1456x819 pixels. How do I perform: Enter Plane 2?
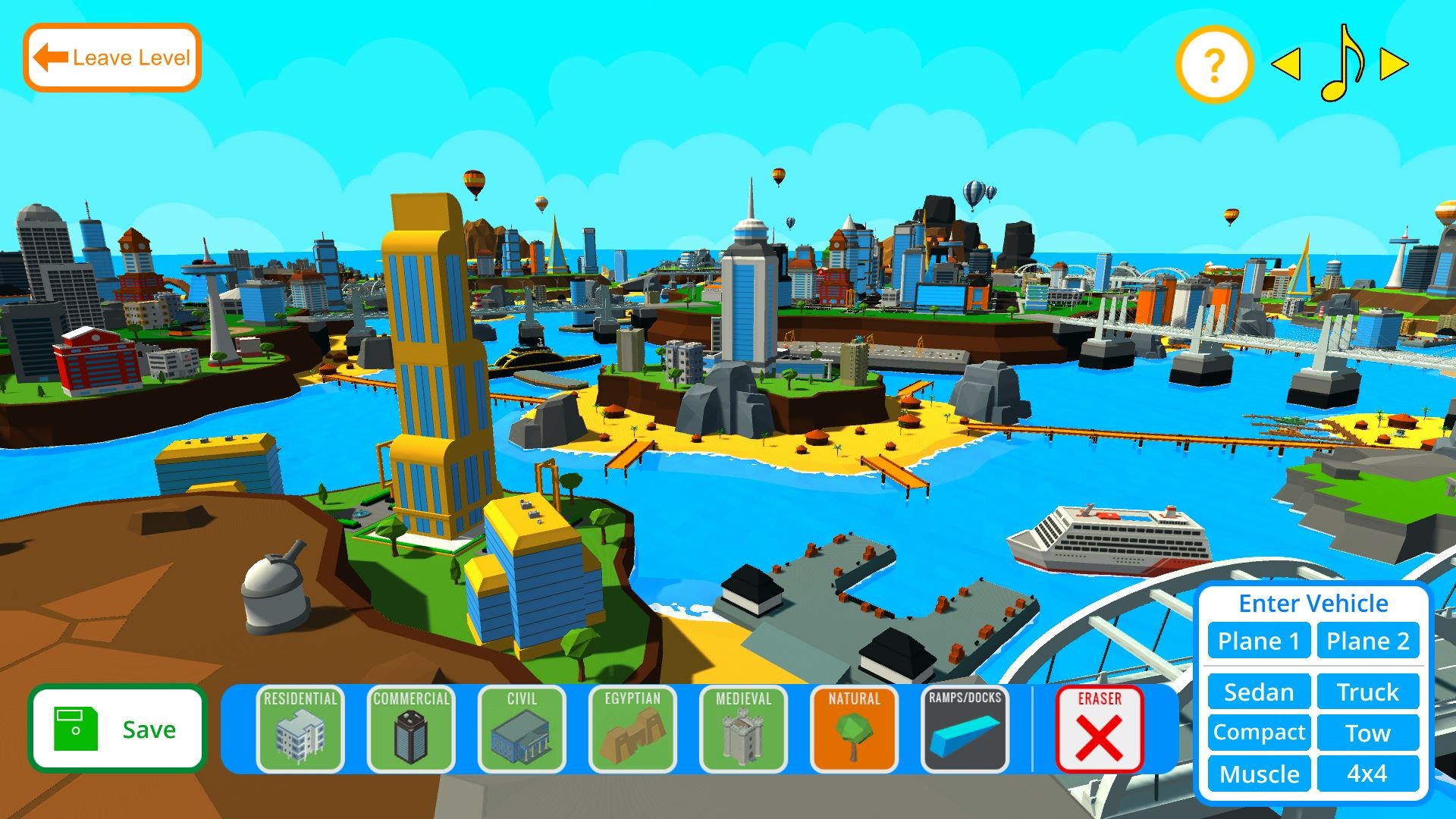(x=1368, y=641)
